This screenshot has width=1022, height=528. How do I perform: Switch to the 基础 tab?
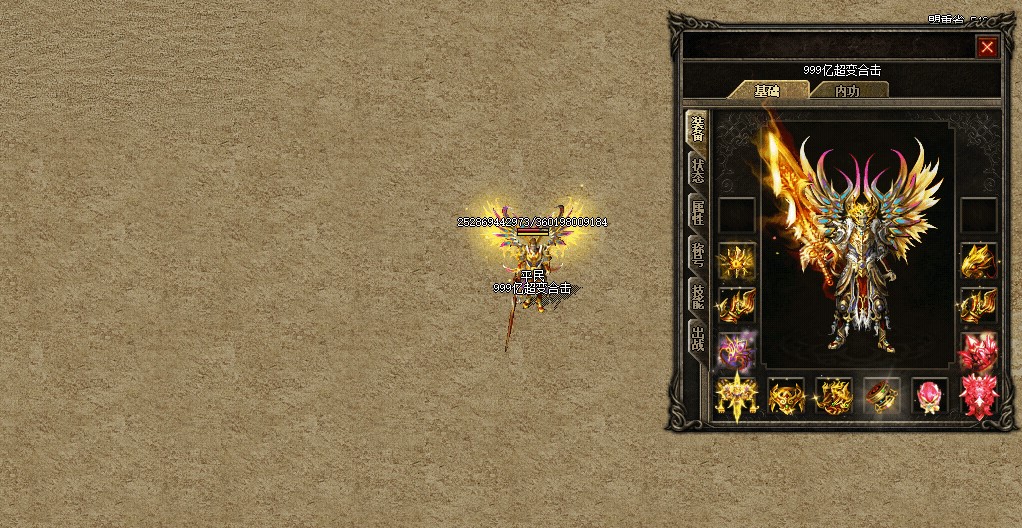pos(768,90)
